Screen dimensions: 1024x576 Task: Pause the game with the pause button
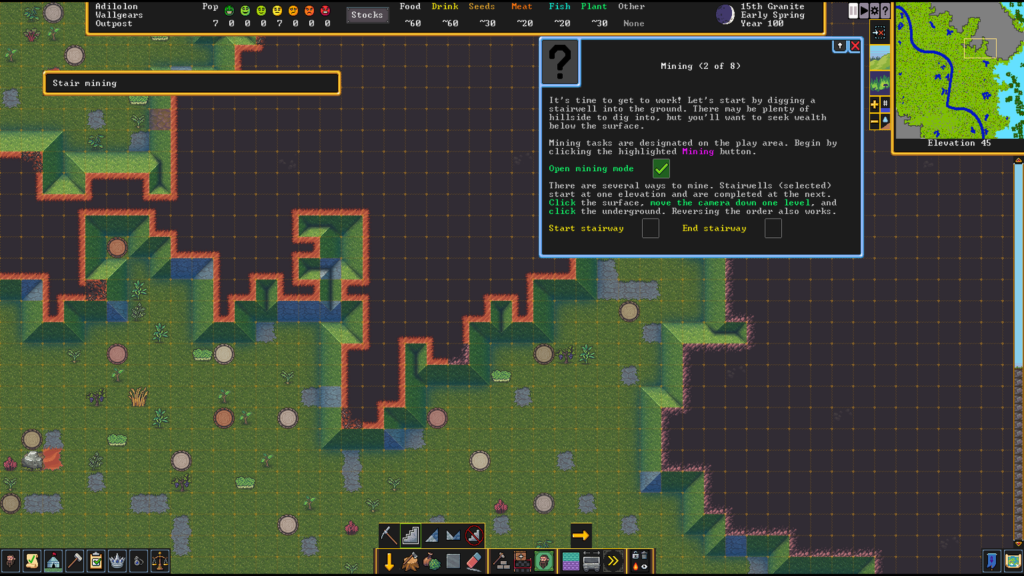point(853,11)
